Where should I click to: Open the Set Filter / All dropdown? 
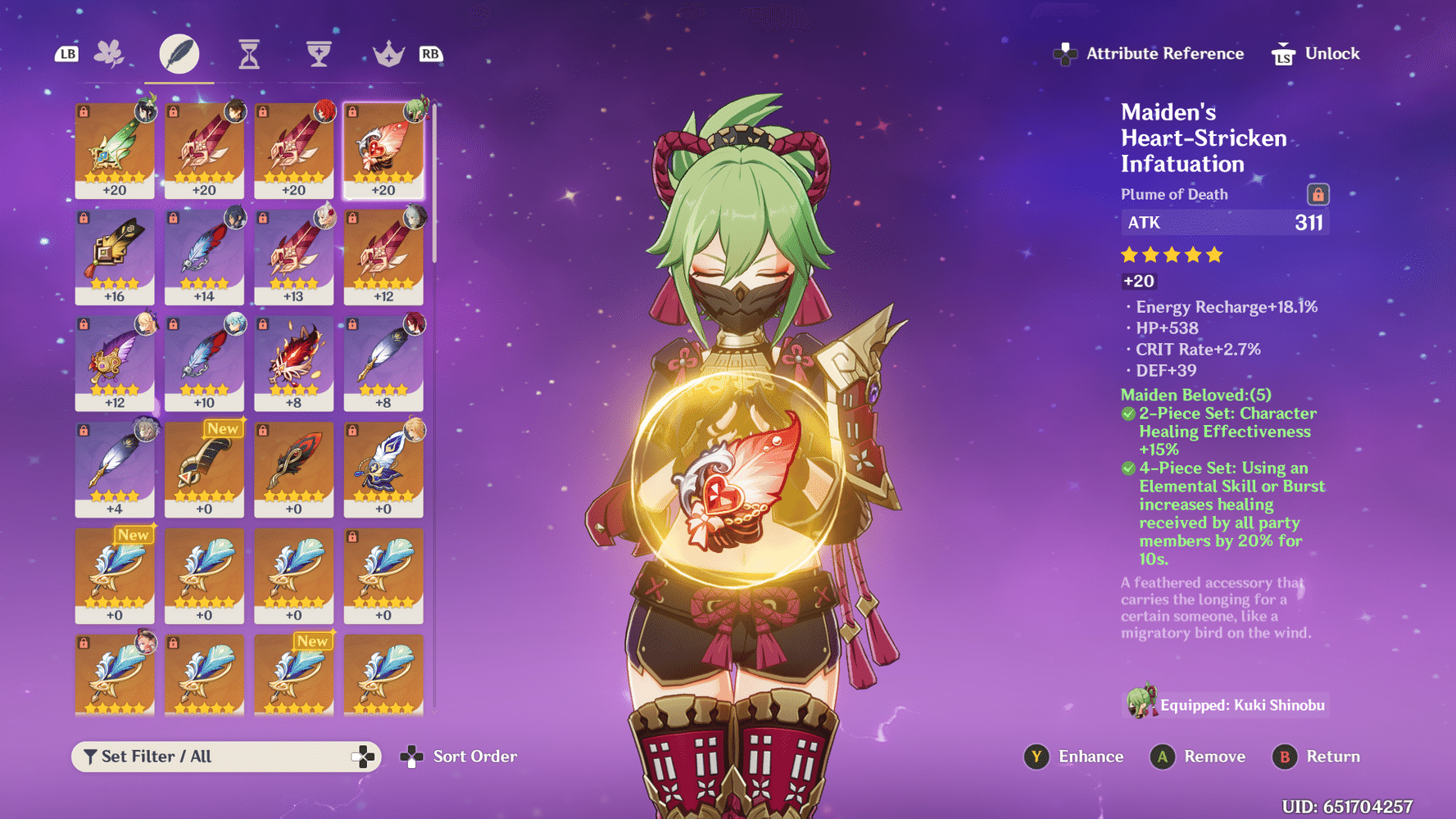pos(227,756)
